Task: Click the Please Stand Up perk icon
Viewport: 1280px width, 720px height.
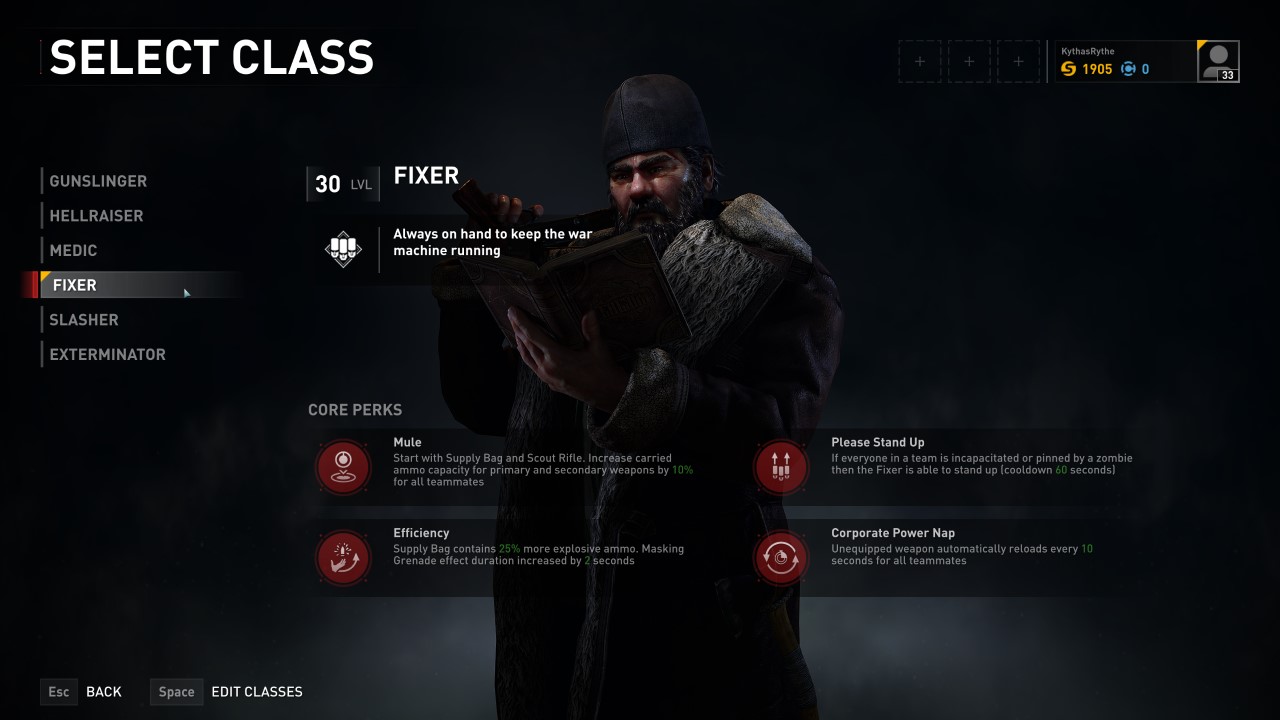Action: [x=781, y=466]
